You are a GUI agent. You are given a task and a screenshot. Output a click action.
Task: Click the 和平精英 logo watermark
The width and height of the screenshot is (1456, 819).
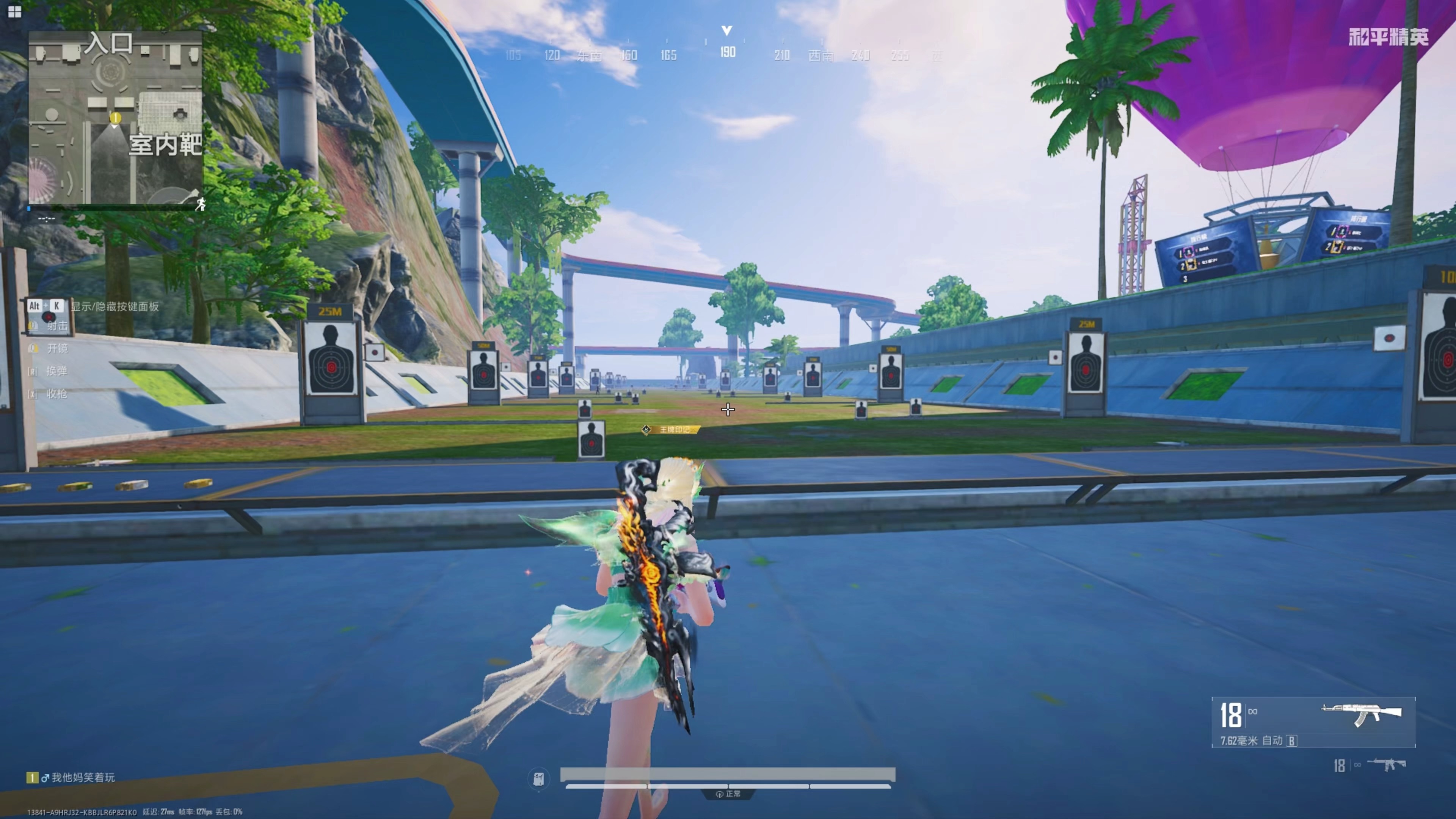[x=1388, y=37]
